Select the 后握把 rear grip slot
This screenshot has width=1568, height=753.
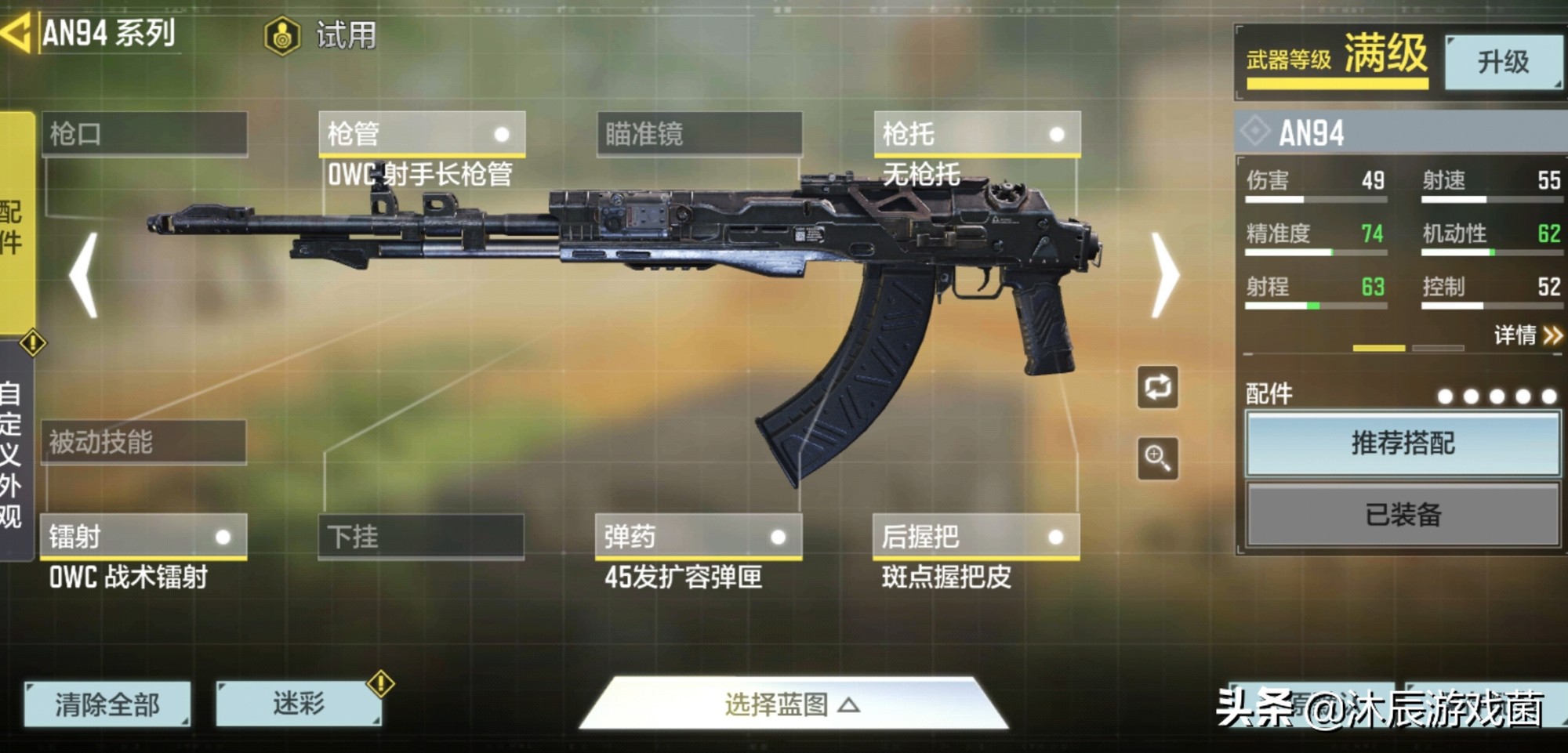tap(976, 537)
